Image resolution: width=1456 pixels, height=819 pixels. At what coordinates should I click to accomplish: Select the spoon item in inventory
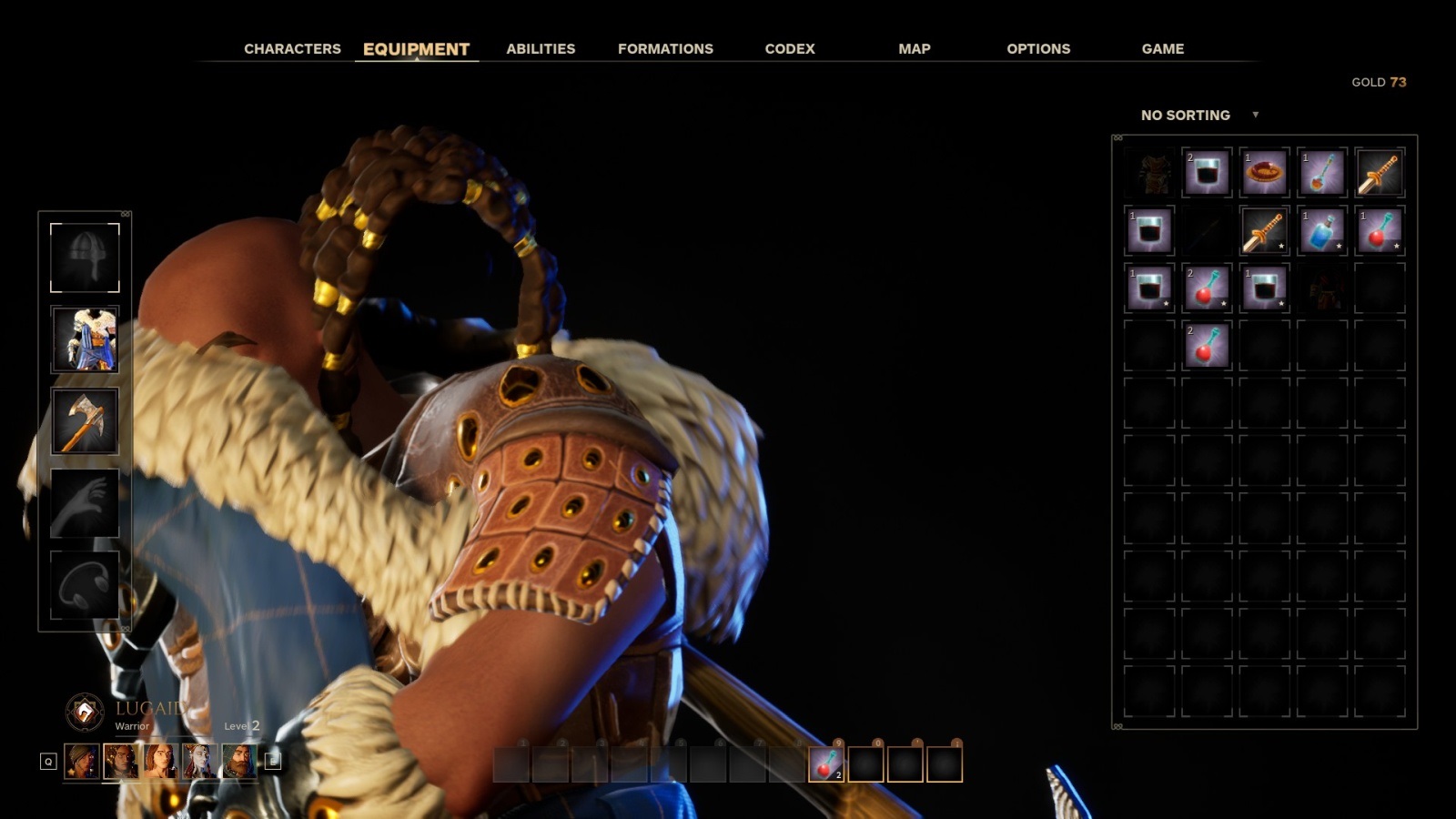click(x=1321, y=173)
